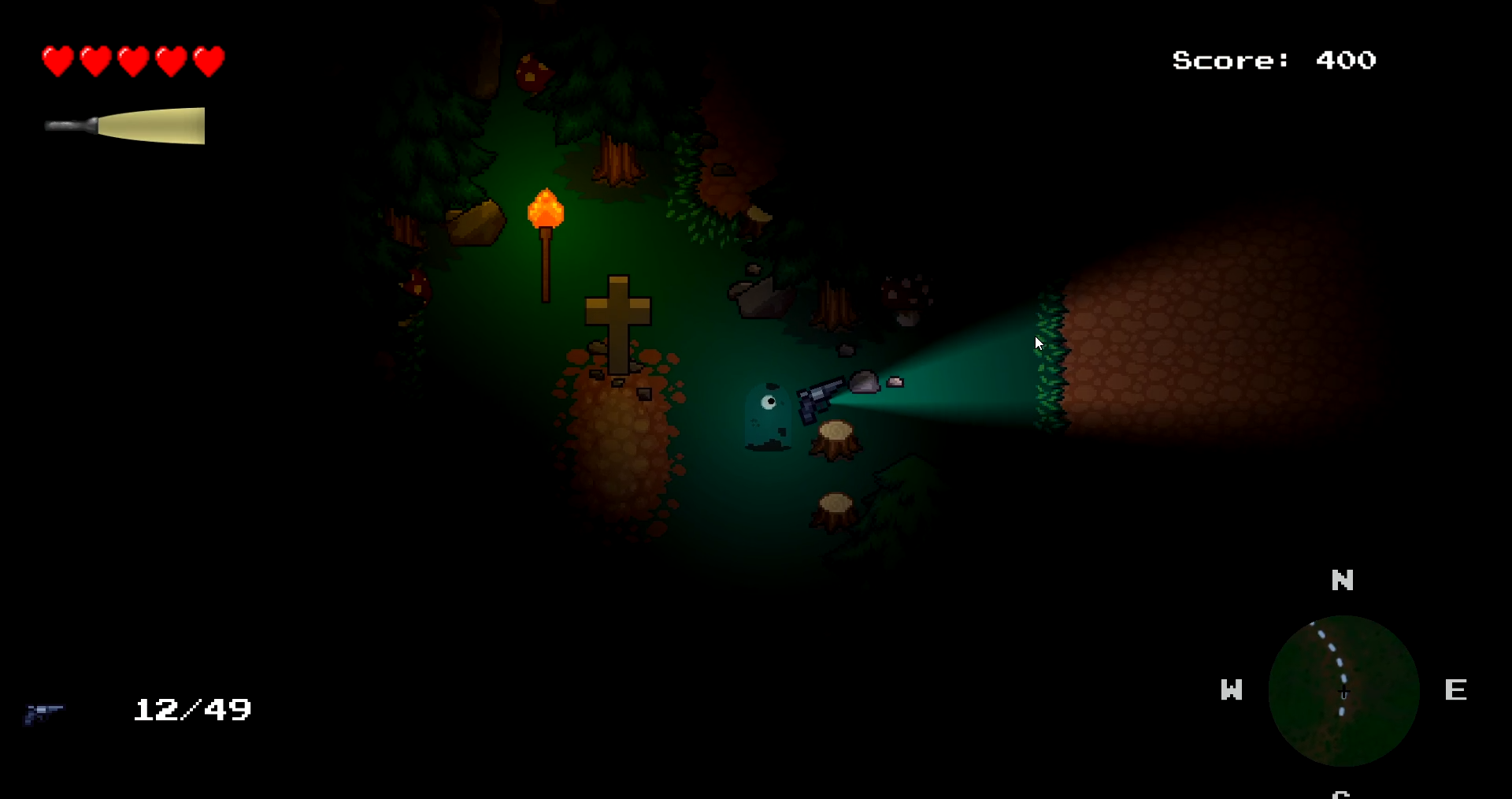Click the ammo count reading 12/49
The image size is (1512, 799).
click(x=192, y=711)
